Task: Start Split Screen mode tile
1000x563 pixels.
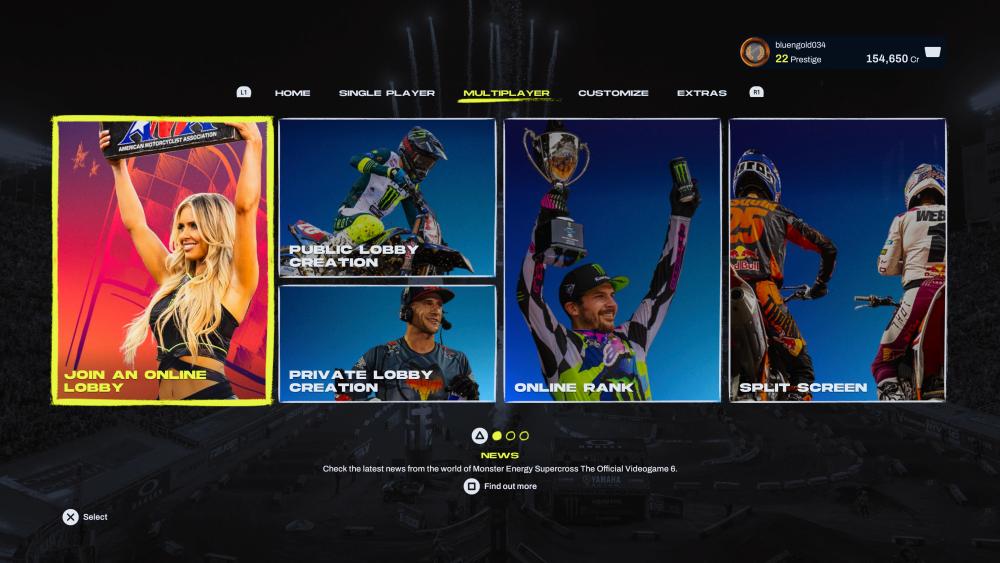Action: click(x=837, y=260)
